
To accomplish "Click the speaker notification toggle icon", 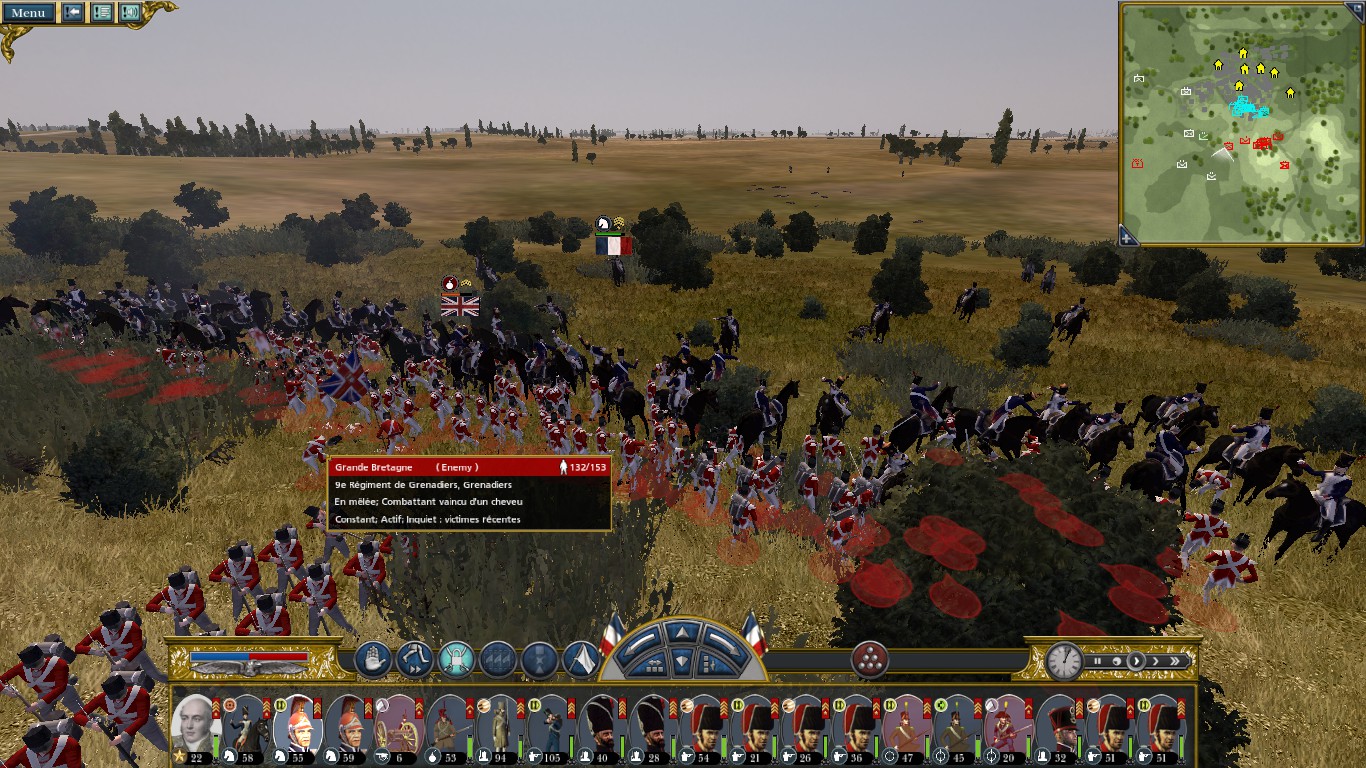I will [x=130, y=13].
